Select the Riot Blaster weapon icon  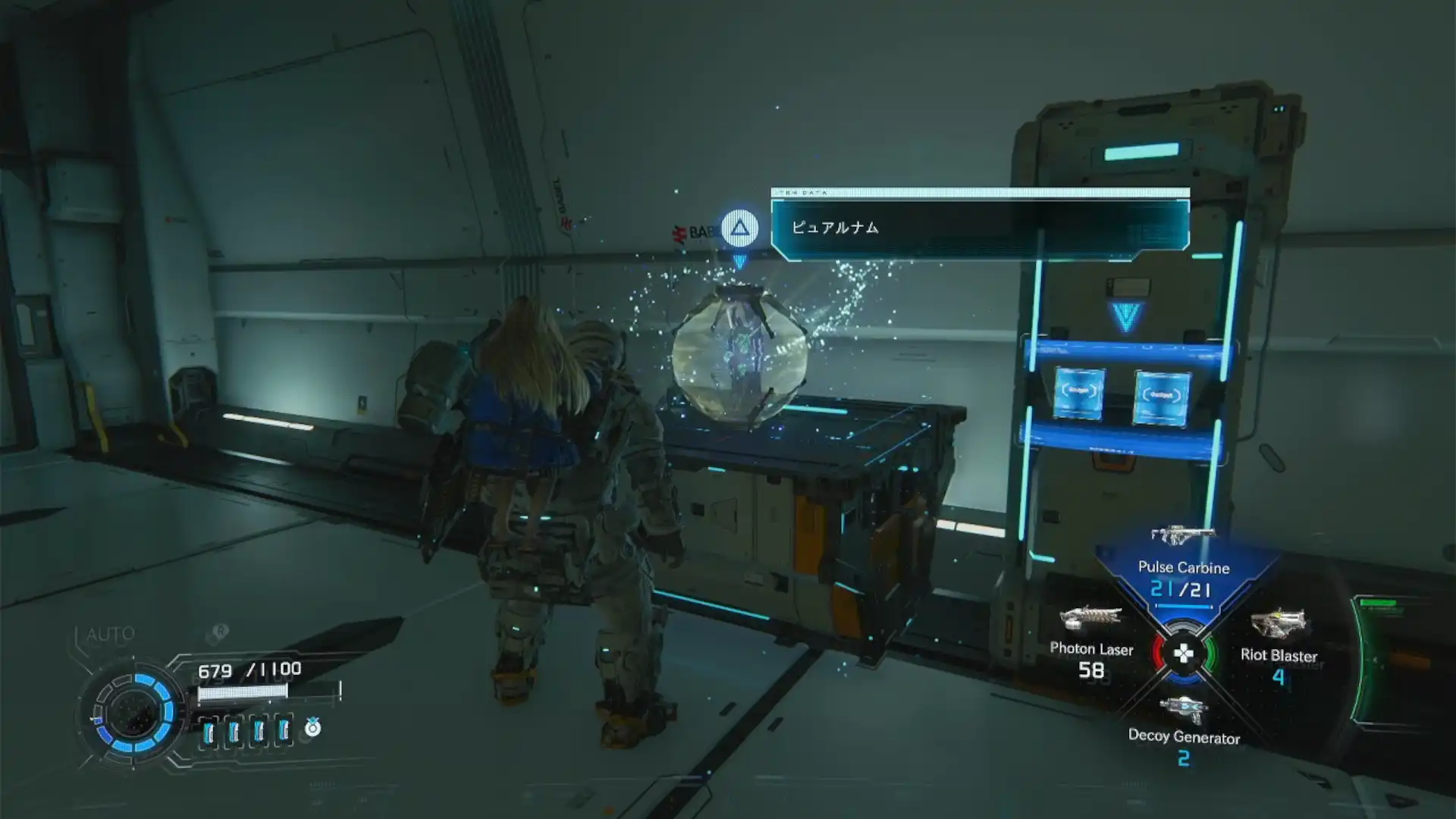pyautogui.click(x=1277, y=622)
